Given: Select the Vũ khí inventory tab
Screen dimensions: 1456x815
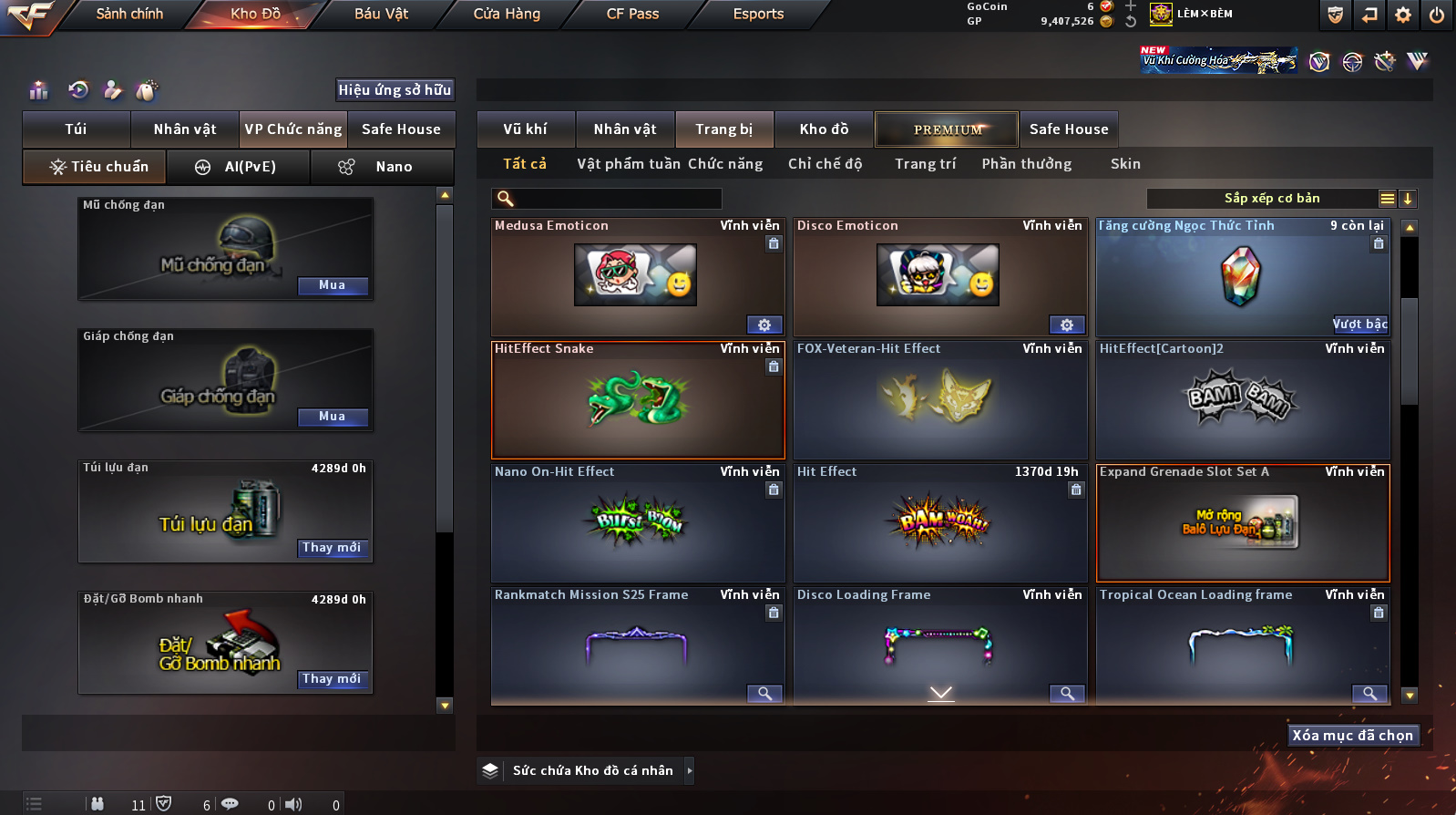Looking at the screenshot, I should tap(526, 129).
